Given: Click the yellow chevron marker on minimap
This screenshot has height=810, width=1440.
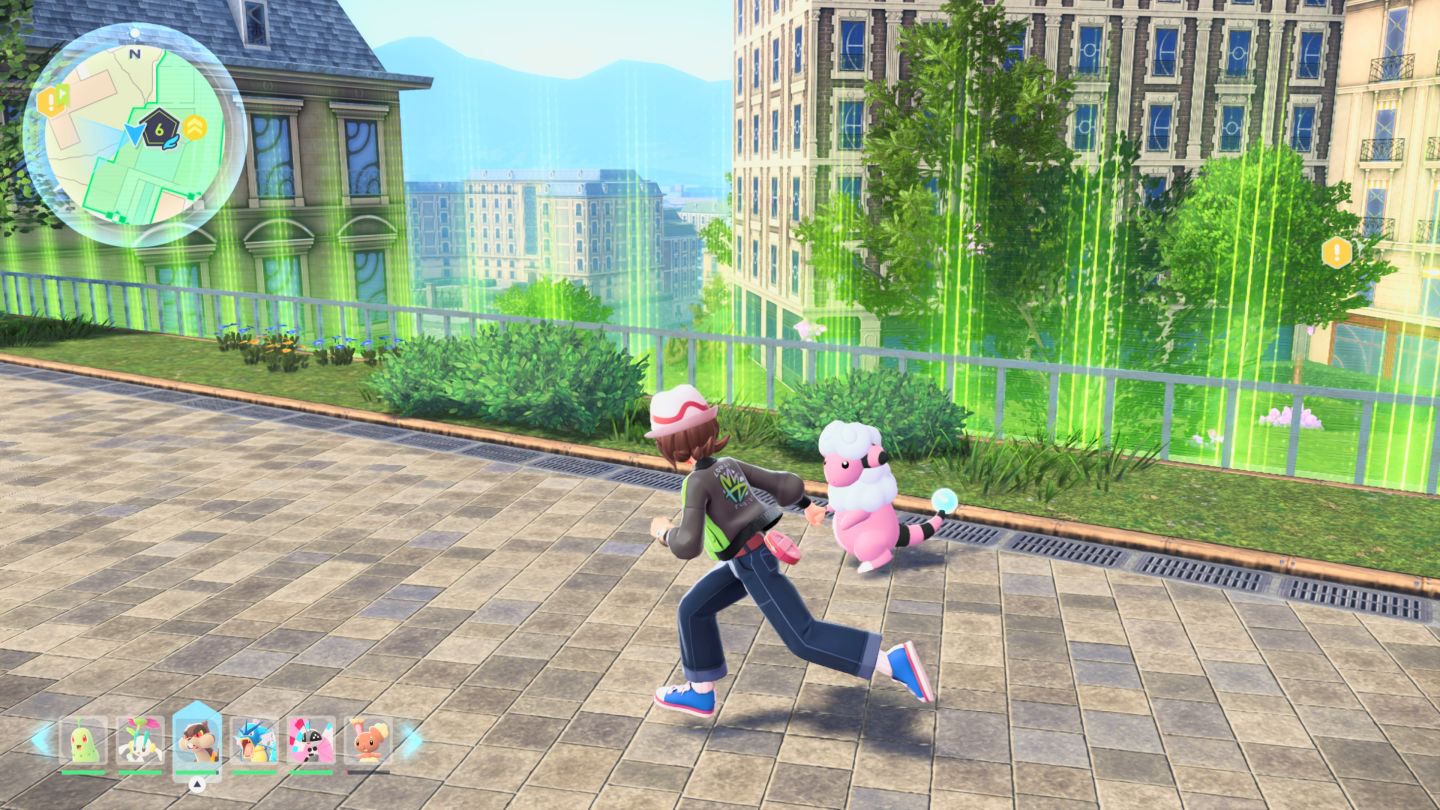Looking at the screenshot, I should pyautogui.click(x=195, y=127).
